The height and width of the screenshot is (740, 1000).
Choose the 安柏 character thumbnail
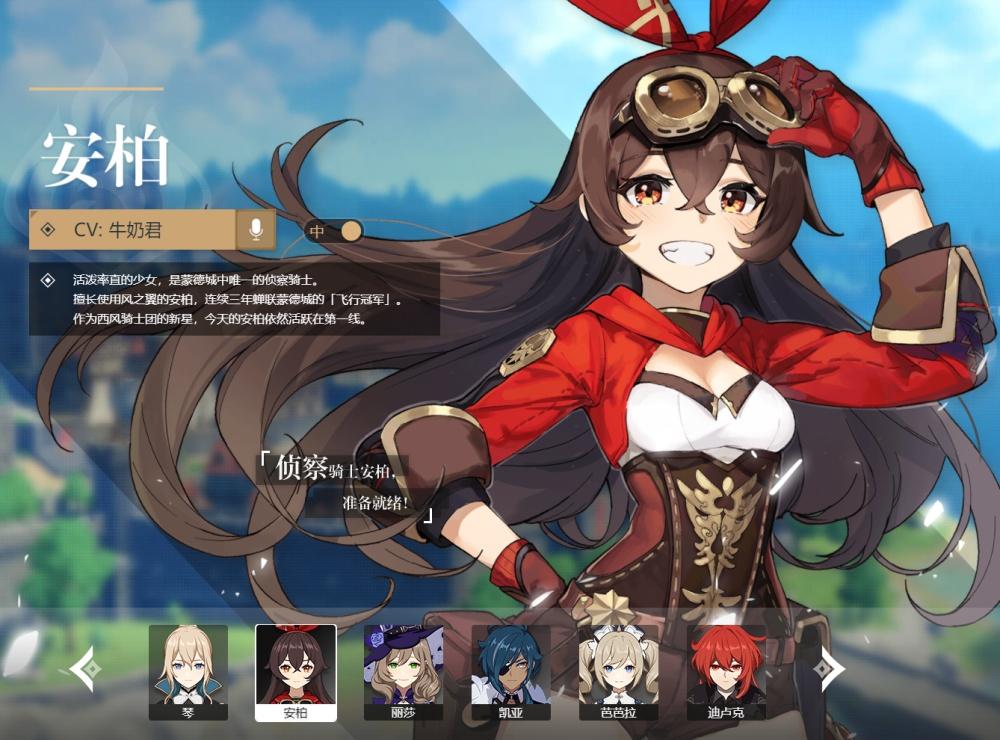click(295, 671)
